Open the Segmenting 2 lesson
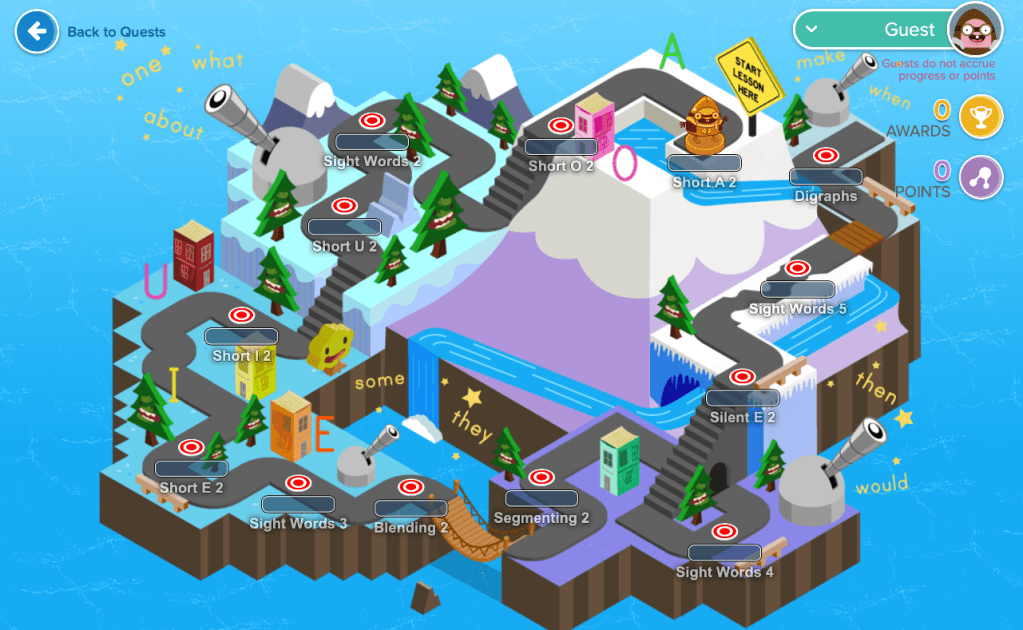The height and width of the screenshot is (630, 1023). pyautogui.click(x=541, y=477)
